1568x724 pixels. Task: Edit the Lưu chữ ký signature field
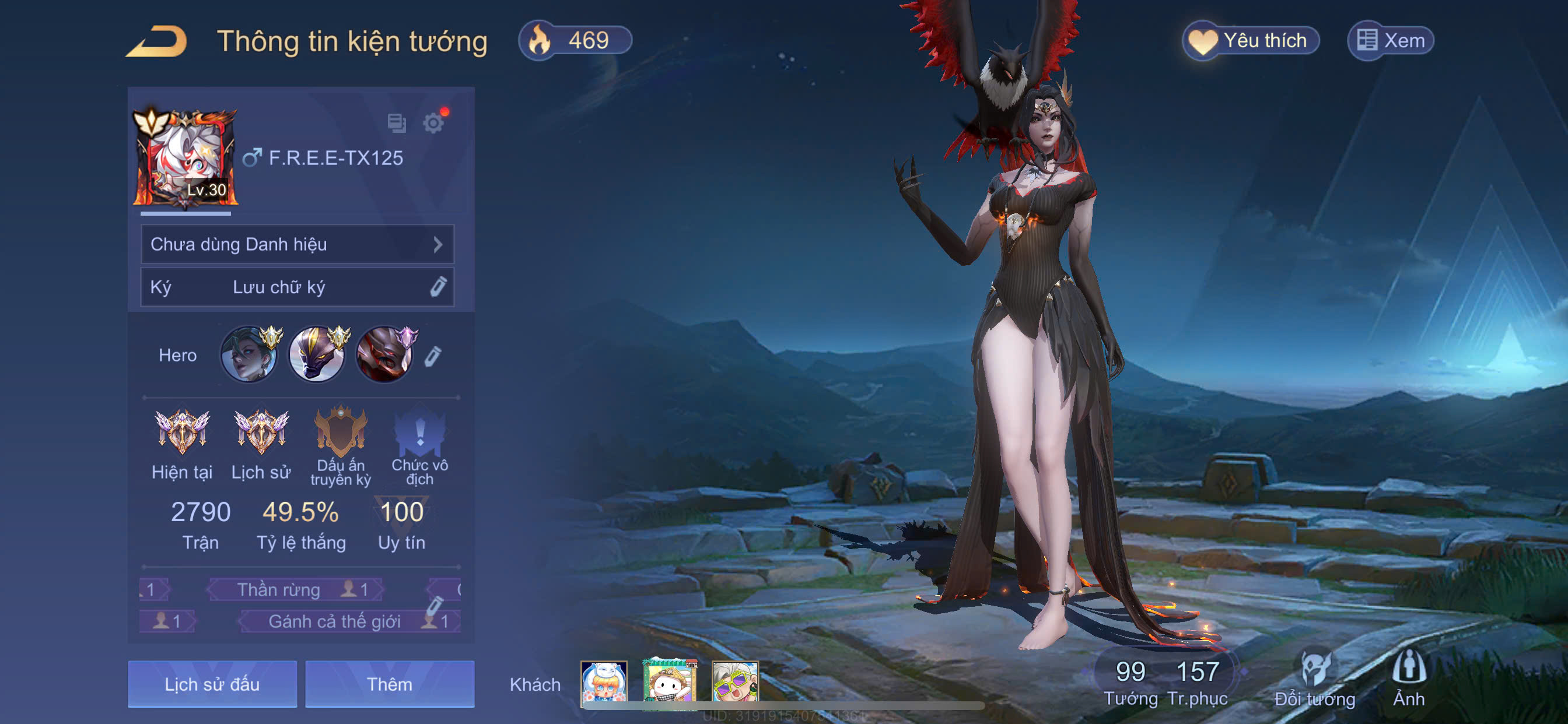click(297, 287)
